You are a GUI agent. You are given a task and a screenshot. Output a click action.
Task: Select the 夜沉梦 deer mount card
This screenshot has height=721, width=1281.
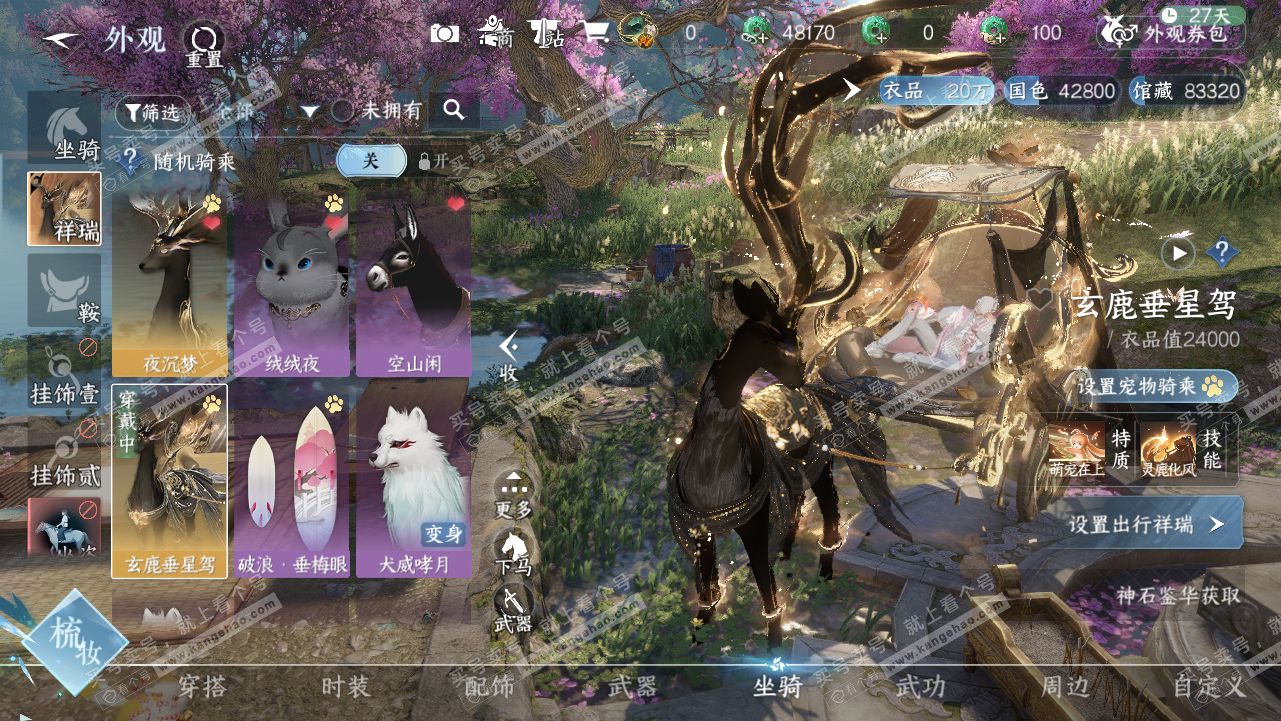[x=169, y=282]
